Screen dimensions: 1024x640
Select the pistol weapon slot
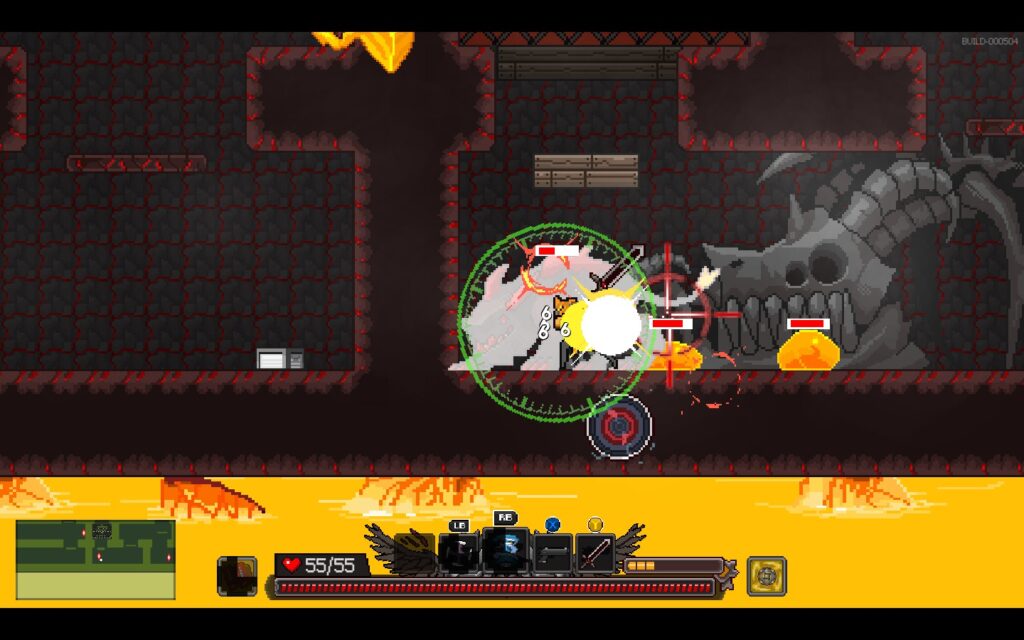552,553
